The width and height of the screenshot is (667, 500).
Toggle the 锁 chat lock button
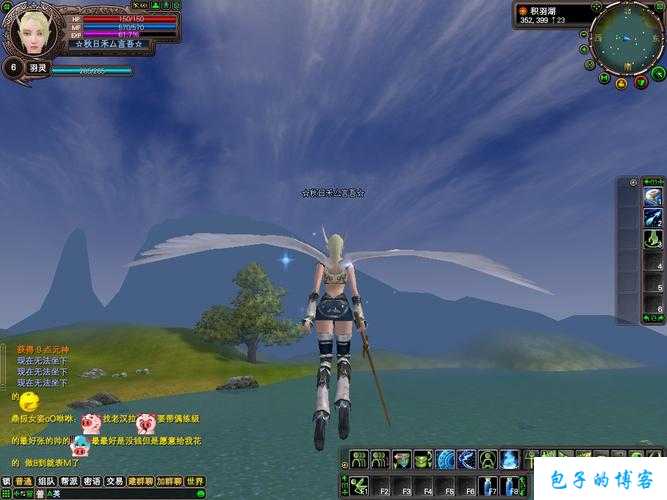[x=6, y=481]
